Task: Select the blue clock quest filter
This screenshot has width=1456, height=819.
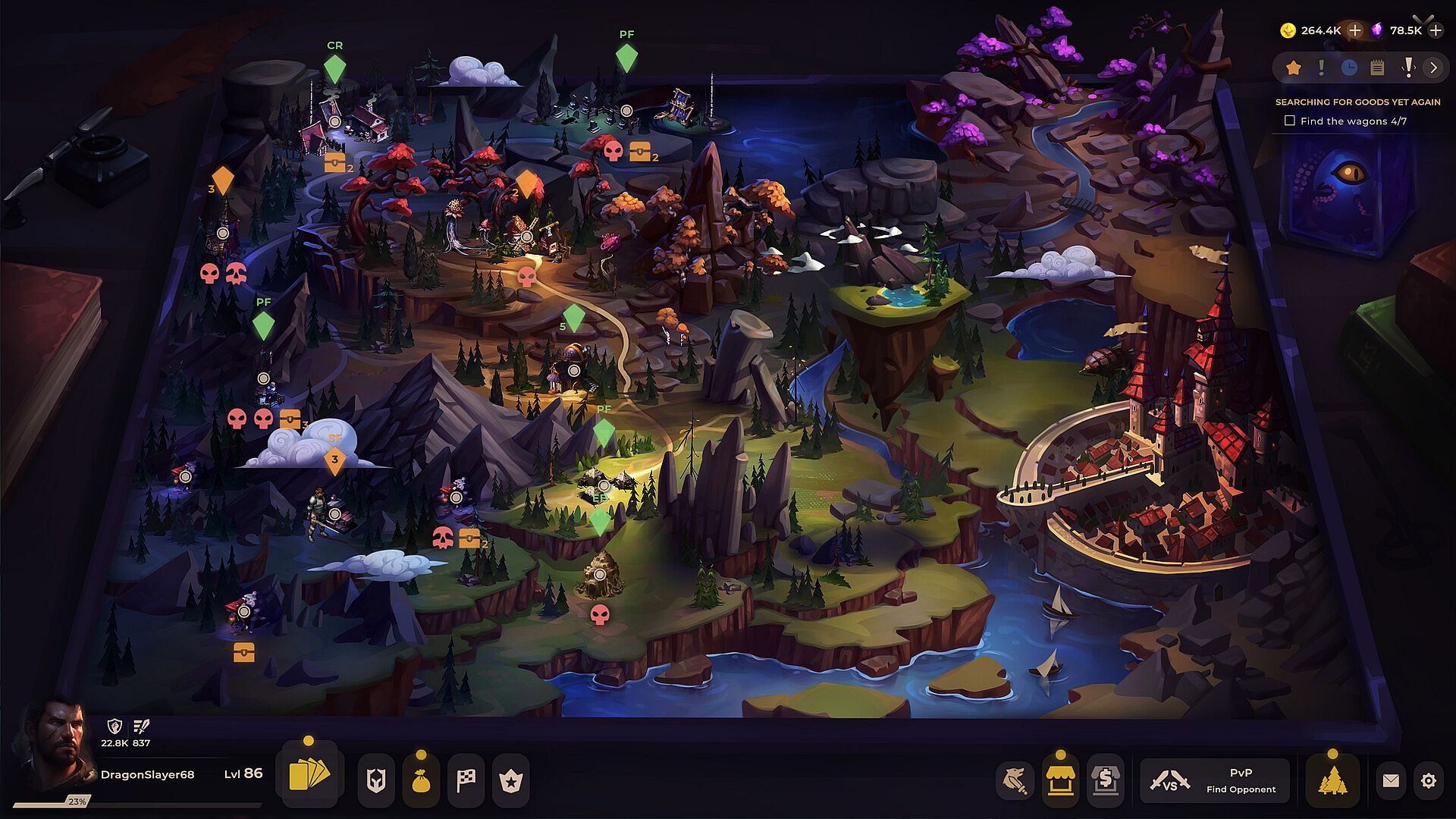Action: coord(1349,68)
